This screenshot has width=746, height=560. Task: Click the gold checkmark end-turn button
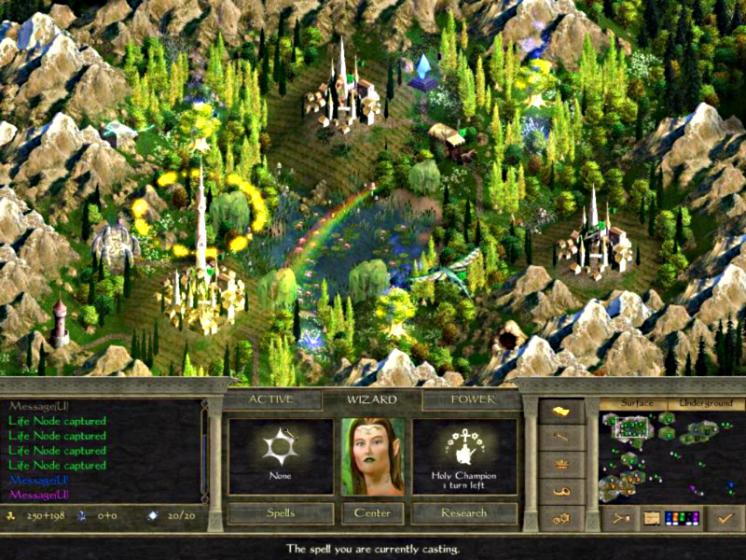(x=724, y=518)
